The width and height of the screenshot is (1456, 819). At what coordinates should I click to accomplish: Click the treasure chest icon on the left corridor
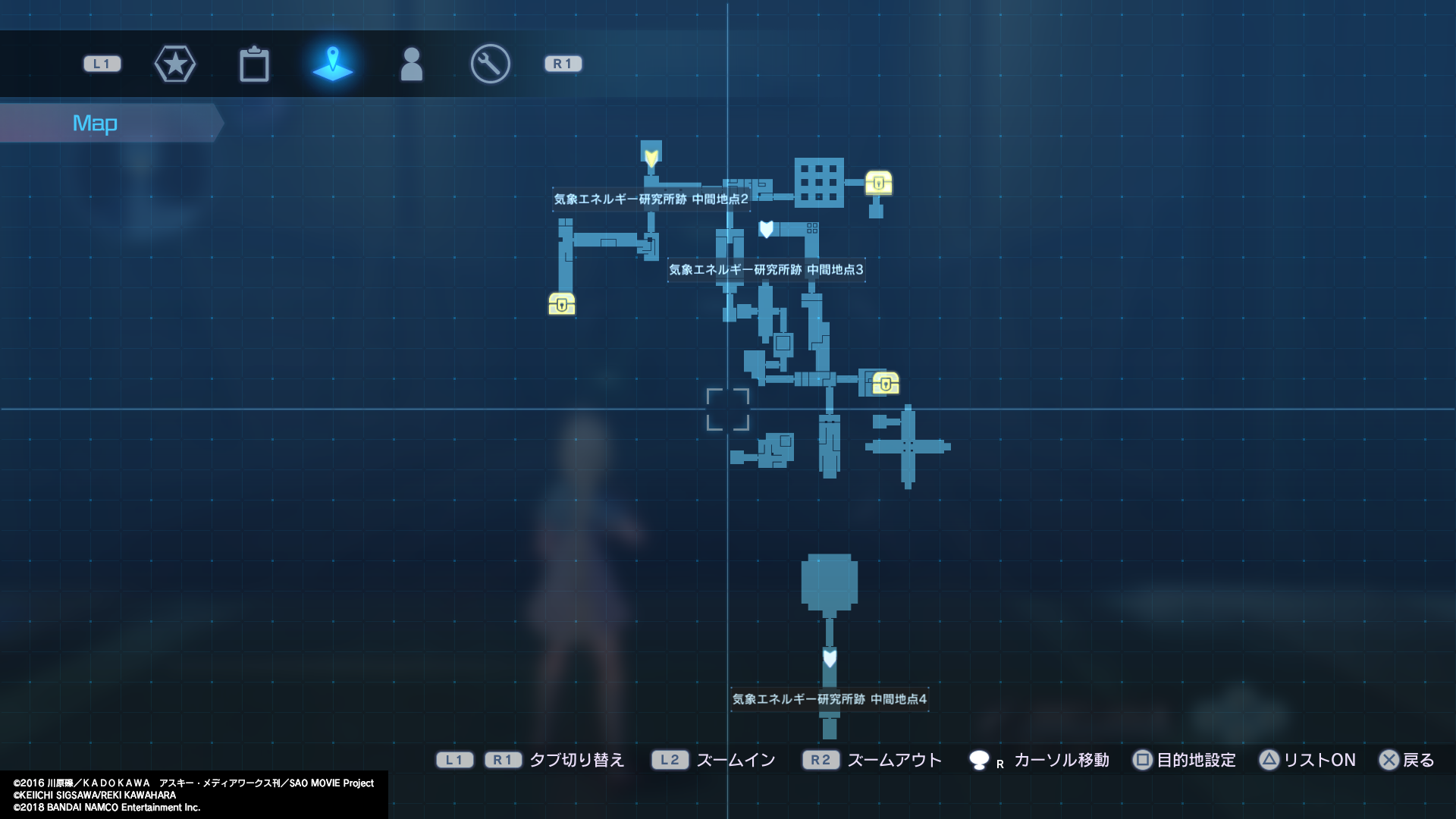click(x=561, y=304)
